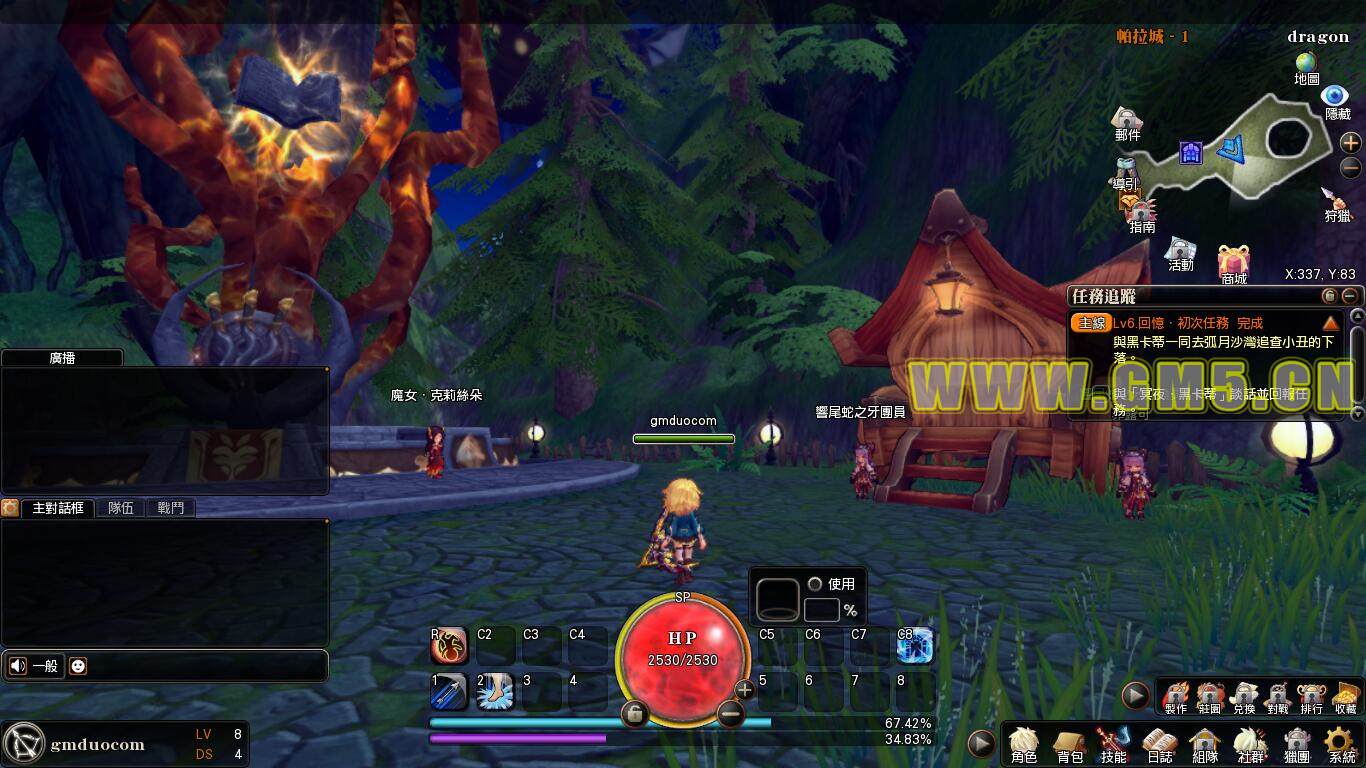
Task: Open the 日誌 quest journal
Action: (x=1160, y=744)
